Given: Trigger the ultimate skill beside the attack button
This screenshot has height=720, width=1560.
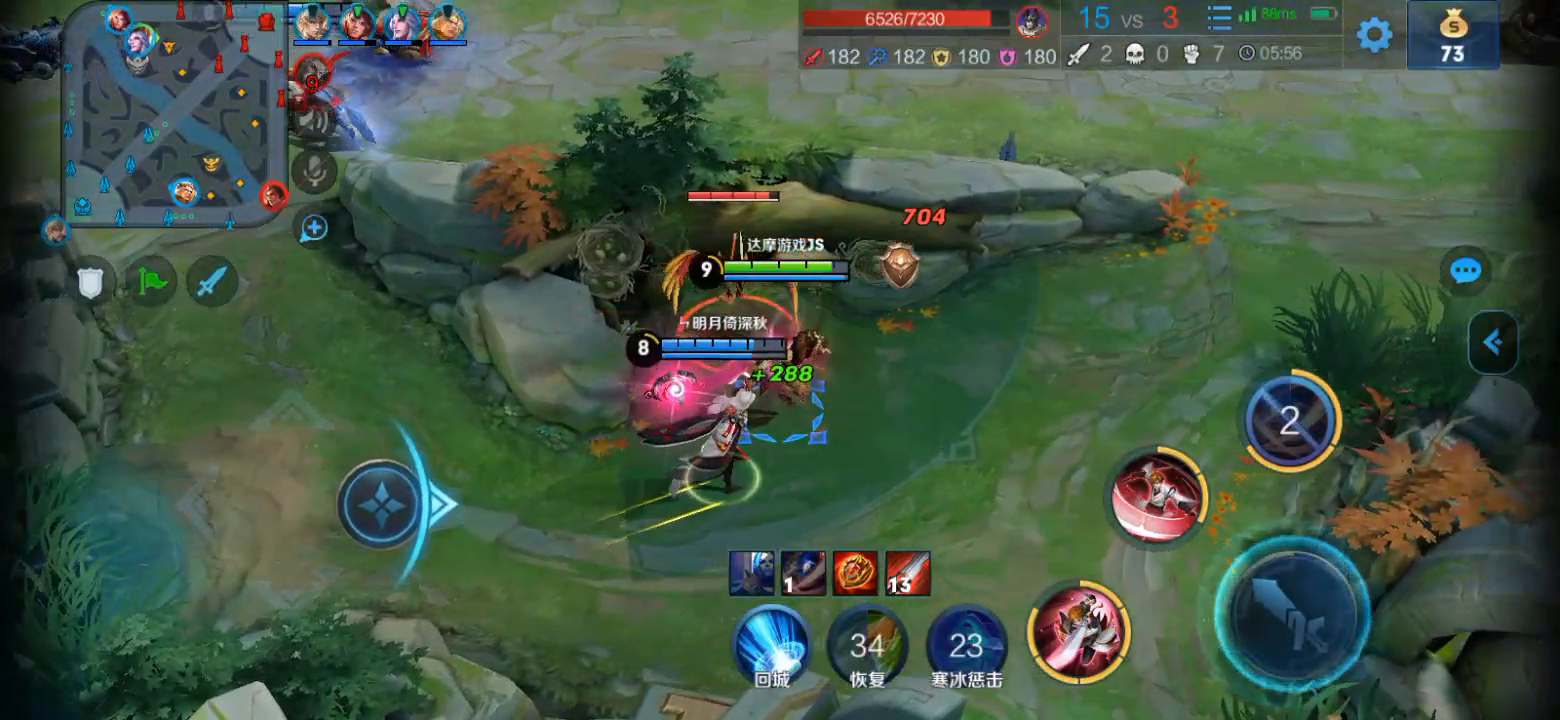Looking at the screenshot, I should 1079,632.
